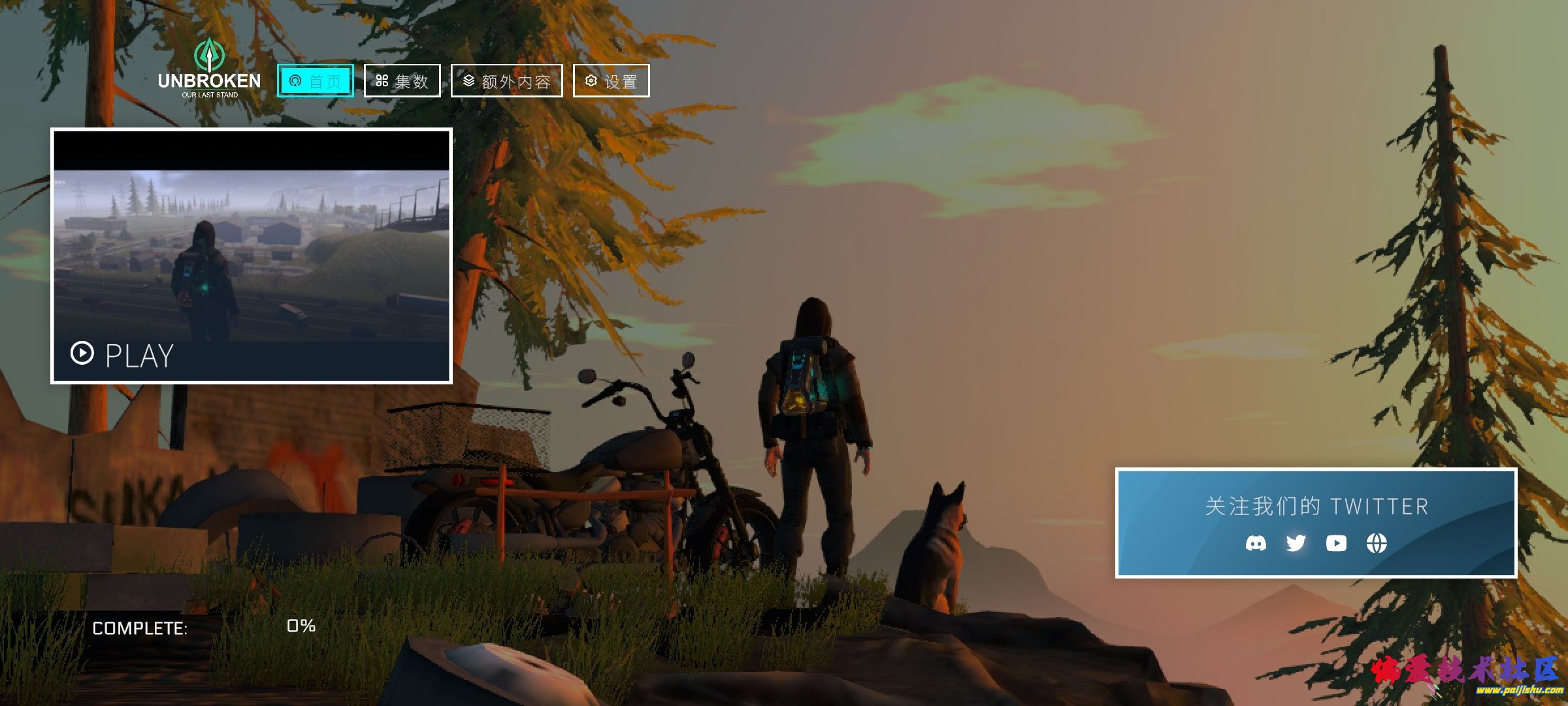This screenshot has height=706, width=1568.
Task: Click the Unbroken Our Last Stand logo
Action: (x=209, y=69)
